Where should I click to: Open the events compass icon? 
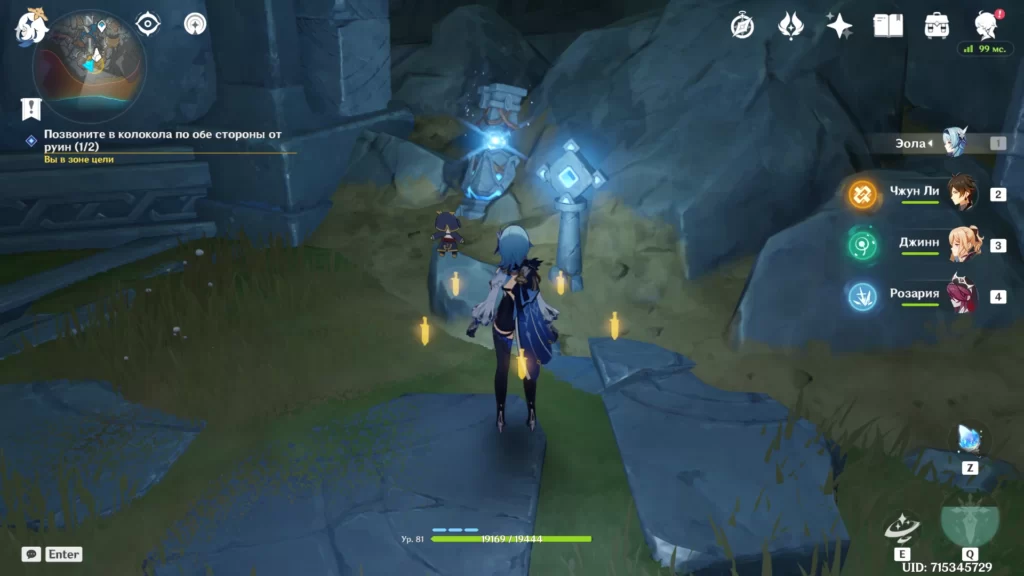(x=742, y=26)
